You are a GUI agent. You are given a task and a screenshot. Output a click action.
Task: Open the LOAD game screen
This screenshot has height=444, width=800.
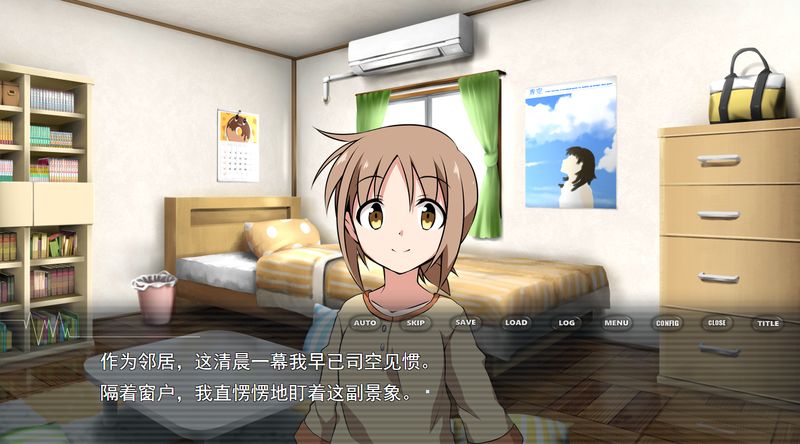coord(516,323)
